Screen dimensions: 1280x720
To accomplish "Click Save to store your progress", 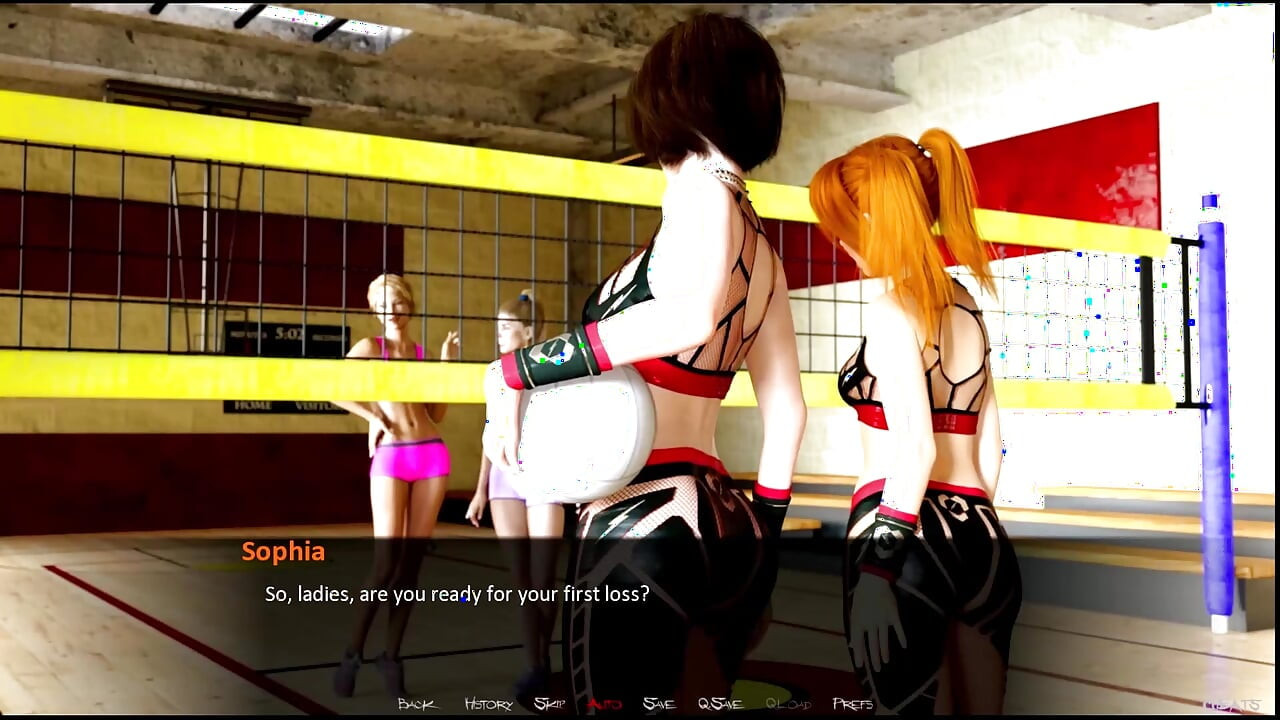I will tap(658, 703).
